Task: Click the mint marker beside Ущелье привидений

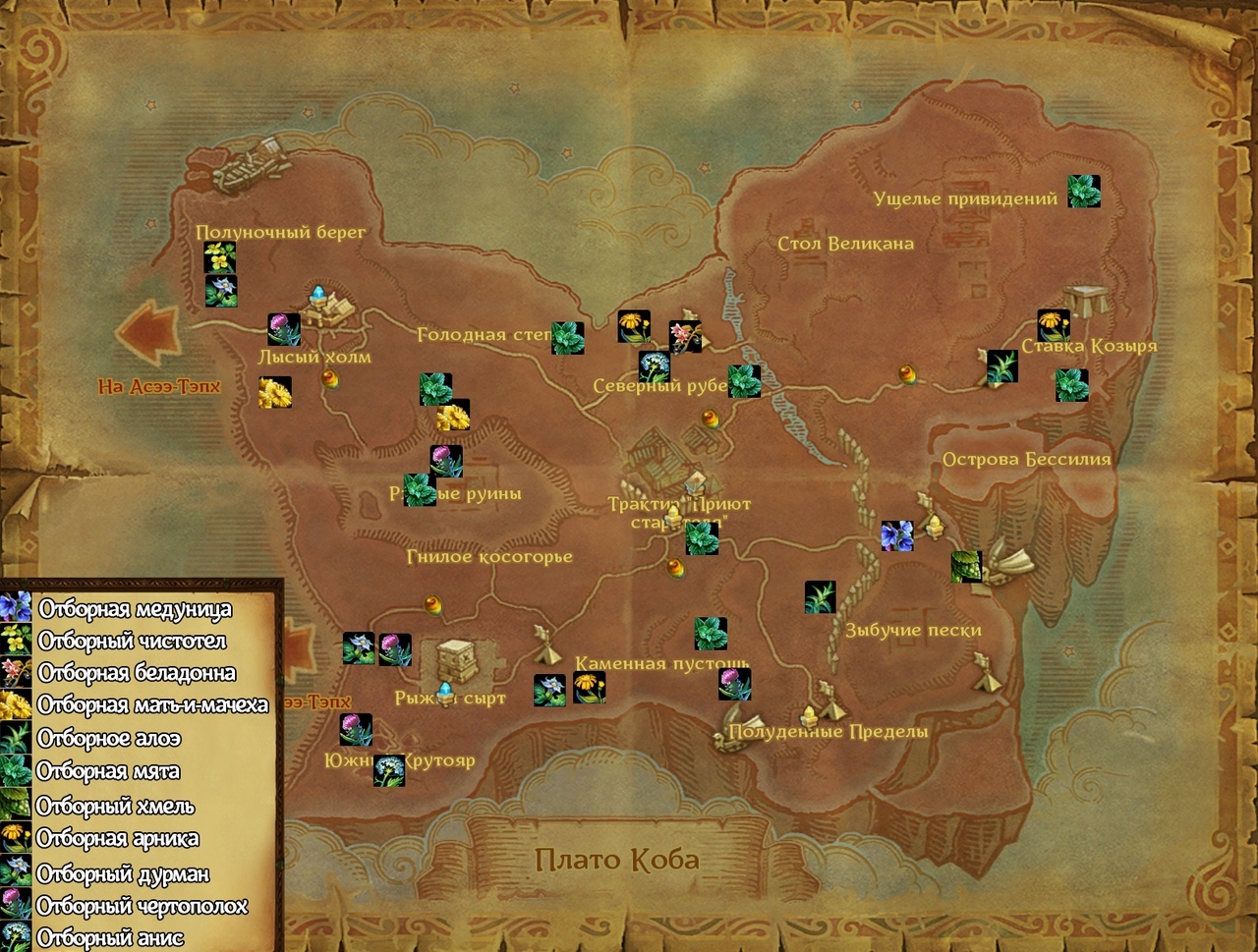Action: [1084, 192]
